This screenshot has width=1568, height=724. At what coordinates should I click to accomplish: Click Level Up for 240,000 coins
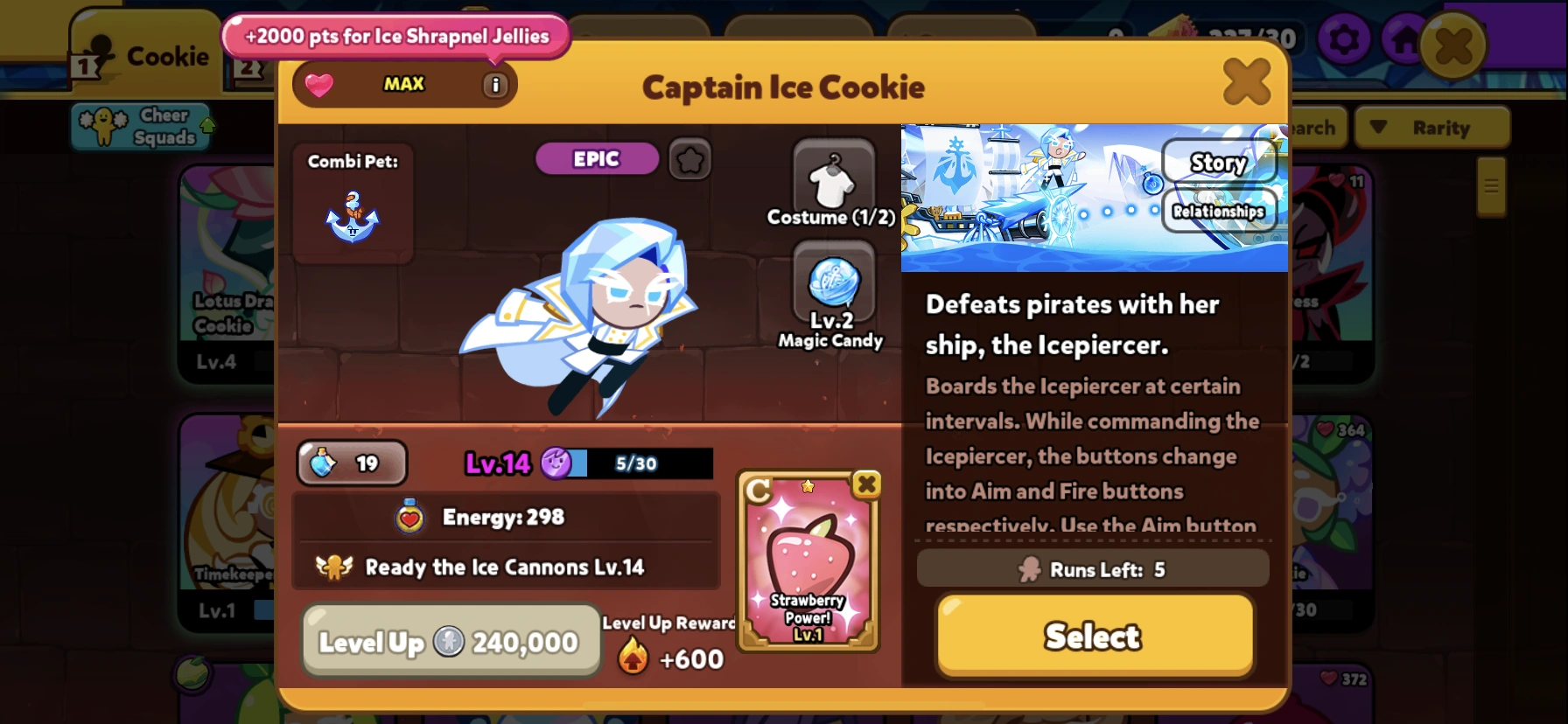point(451,640)
